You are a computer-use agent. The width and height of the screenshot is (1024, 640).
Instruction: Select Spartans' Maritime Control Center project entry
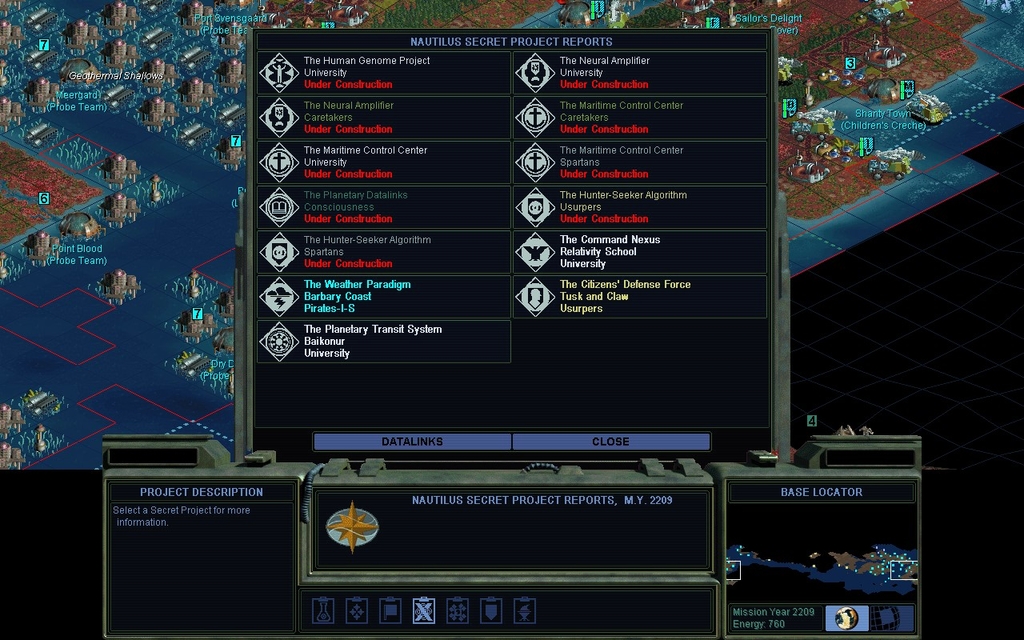pyautogui.click(x=640, y=162)
